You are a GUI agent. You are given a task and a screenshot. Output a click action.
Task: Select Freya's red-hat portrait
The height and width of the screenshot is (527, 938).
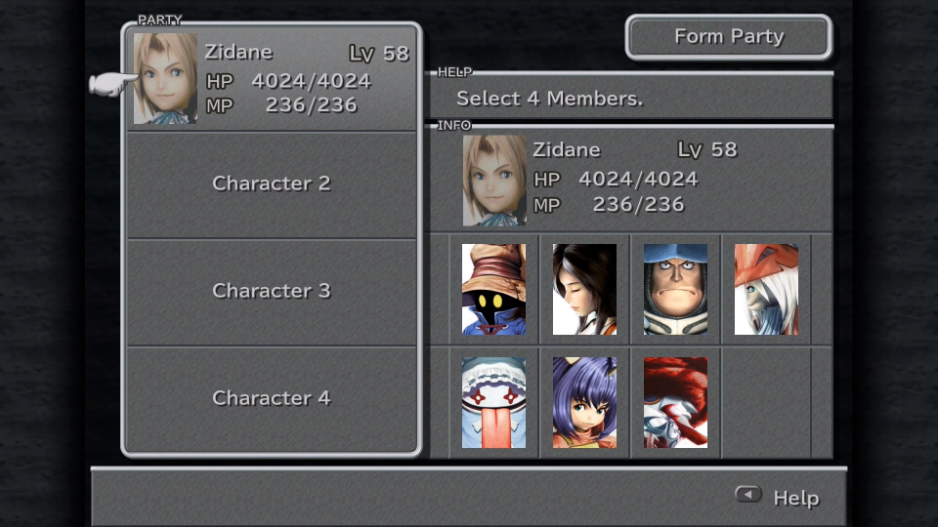click(766, 289)
